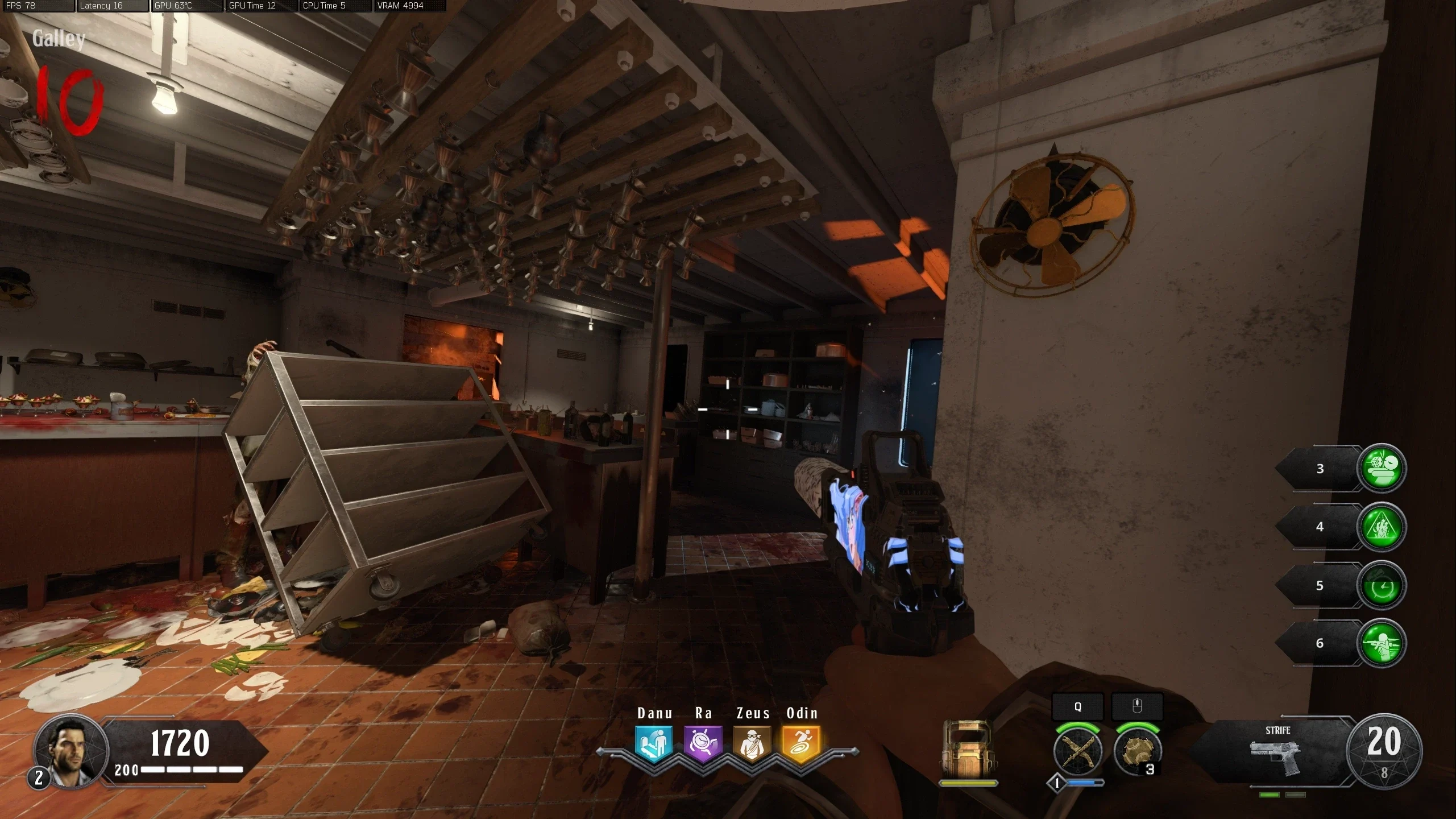Select the Ra perk icon

coord(703,743)
